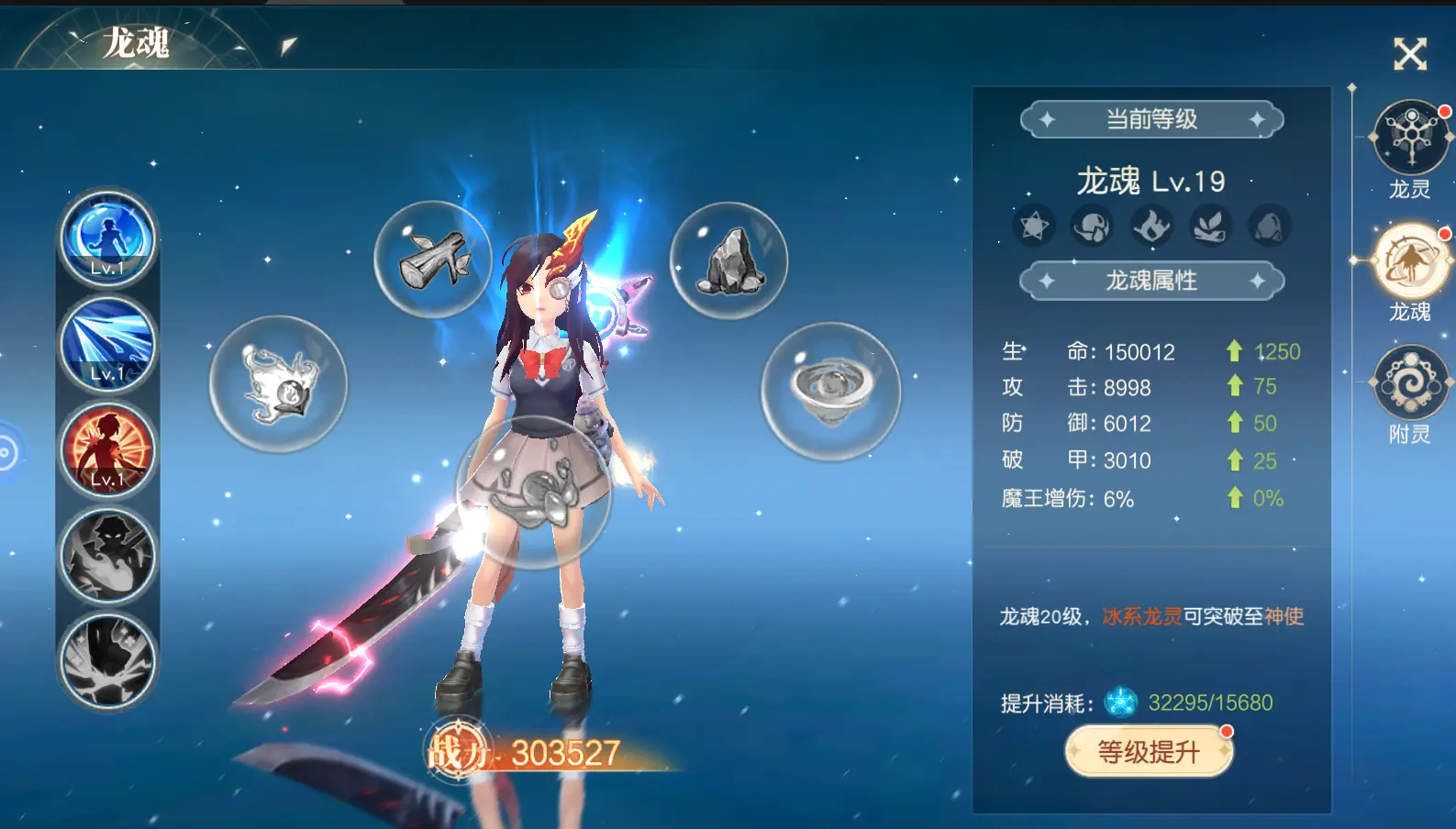1456x829 pixels.
Task: Click the locked grey shadow-face skill
Action: (x=107, y=556)
